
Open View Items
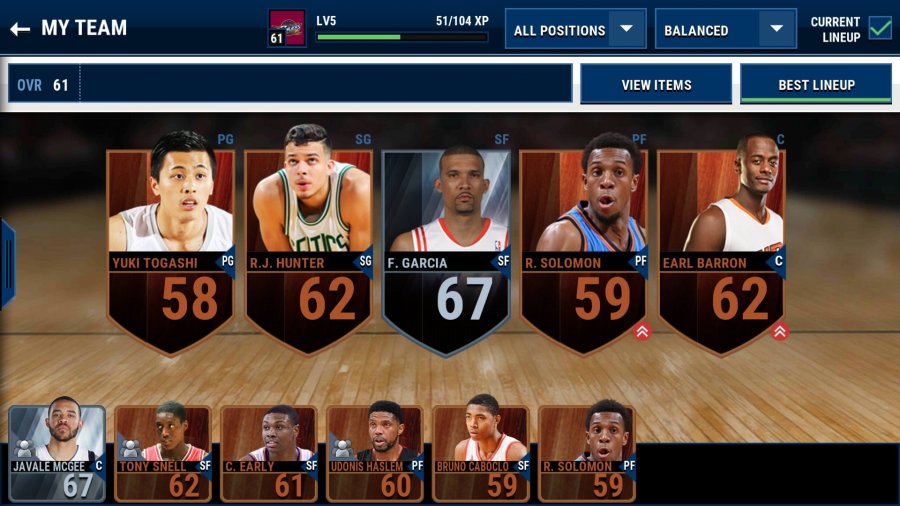pyautogui.click(x=656, y=85)
